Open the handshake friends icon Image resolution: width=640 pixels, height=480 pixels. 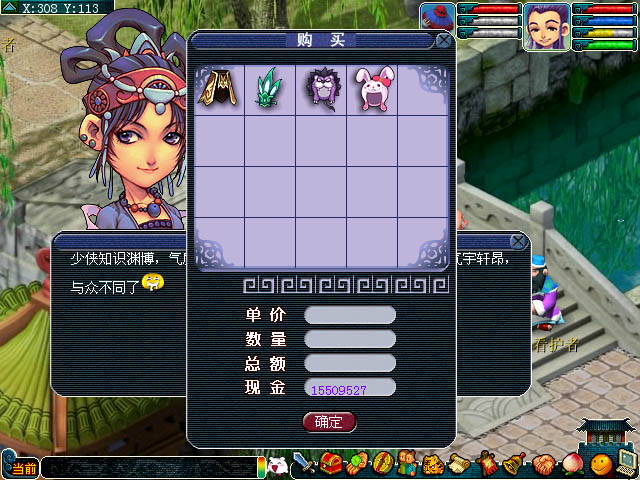click(543, 465)
